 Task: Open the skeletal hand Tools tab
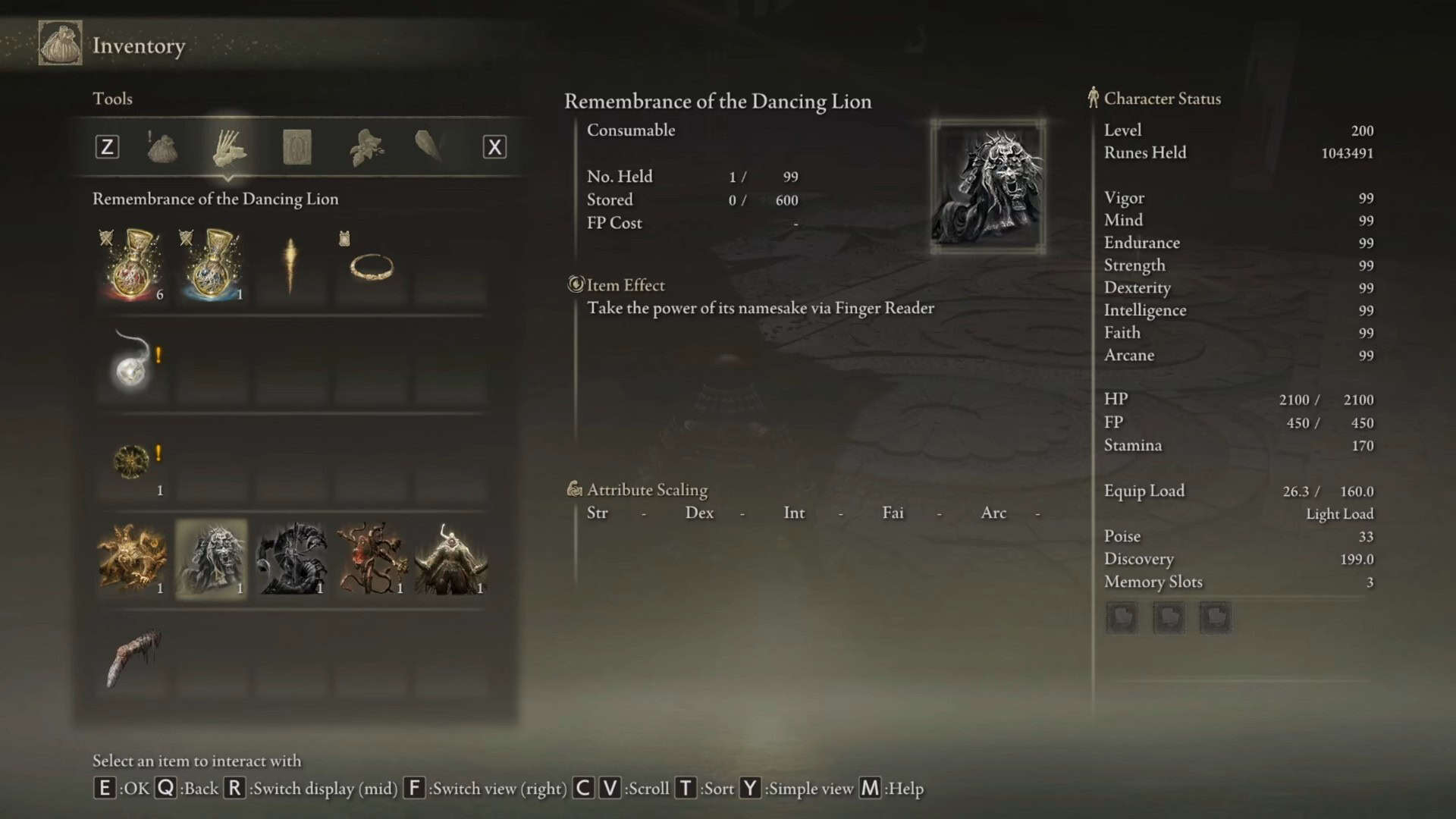pyautogui.click(x=228, y=147)
